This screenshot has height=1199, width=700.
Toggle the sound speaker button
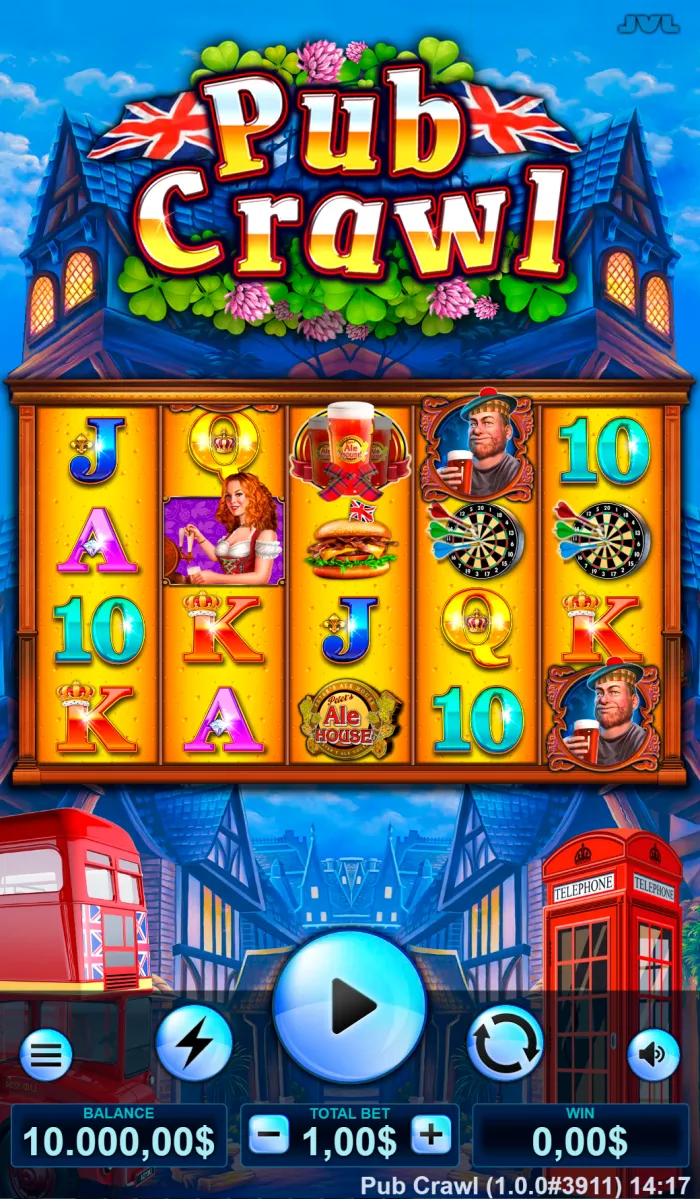pos(653,1054)
